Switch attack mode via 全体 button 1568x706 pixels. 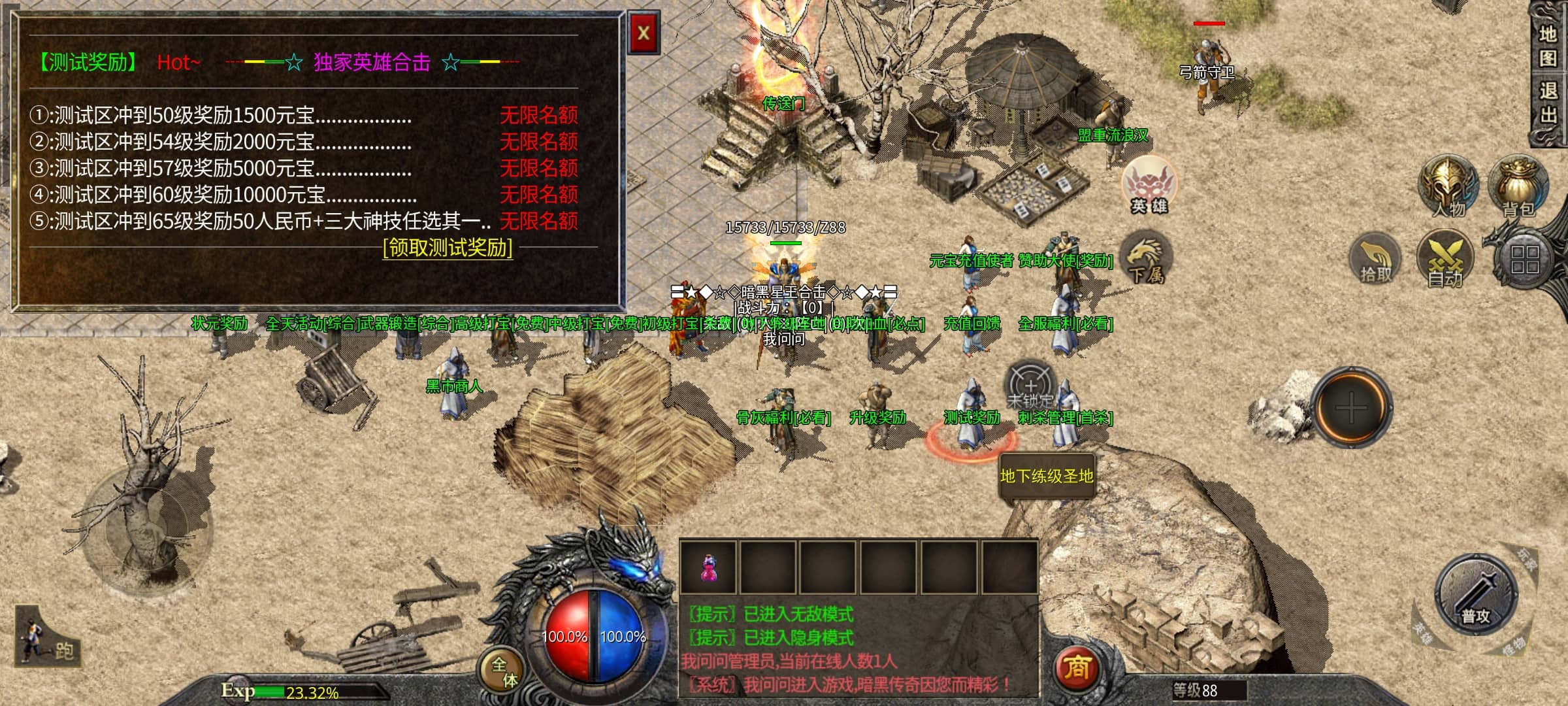504,672
